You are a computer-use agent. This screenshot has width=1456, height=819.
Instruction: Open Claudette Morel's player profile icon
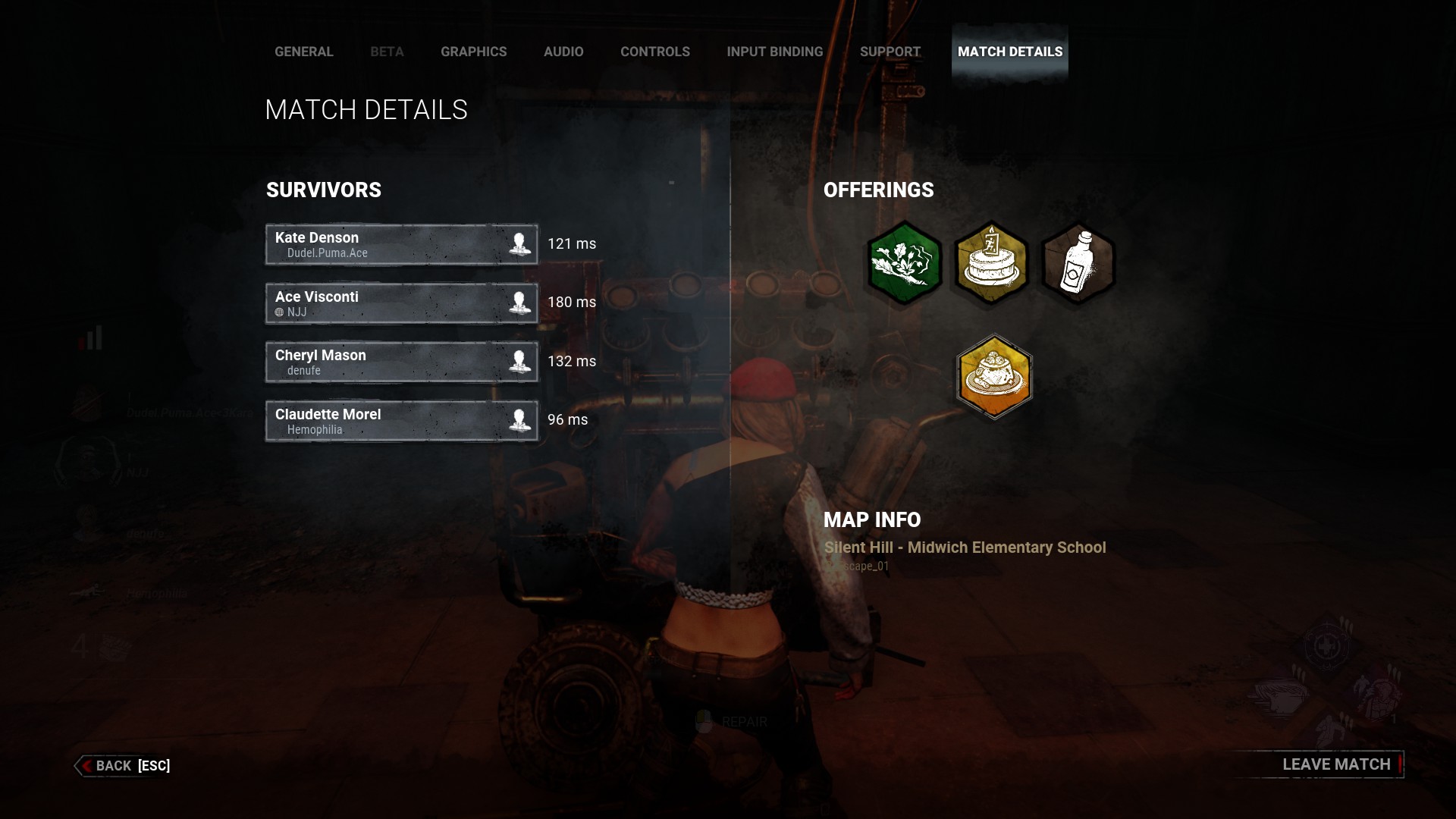(x=520, y=420)
